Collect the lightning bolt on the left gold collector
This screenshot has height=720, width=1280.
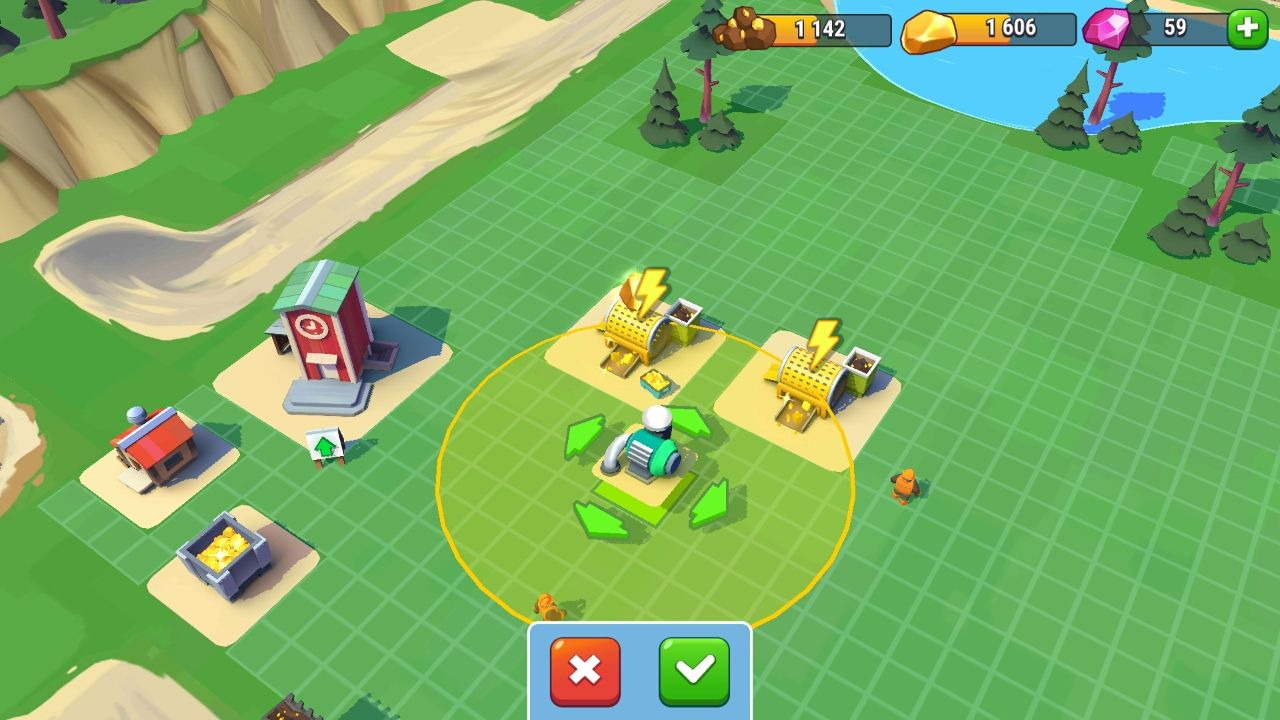[650, 290]
